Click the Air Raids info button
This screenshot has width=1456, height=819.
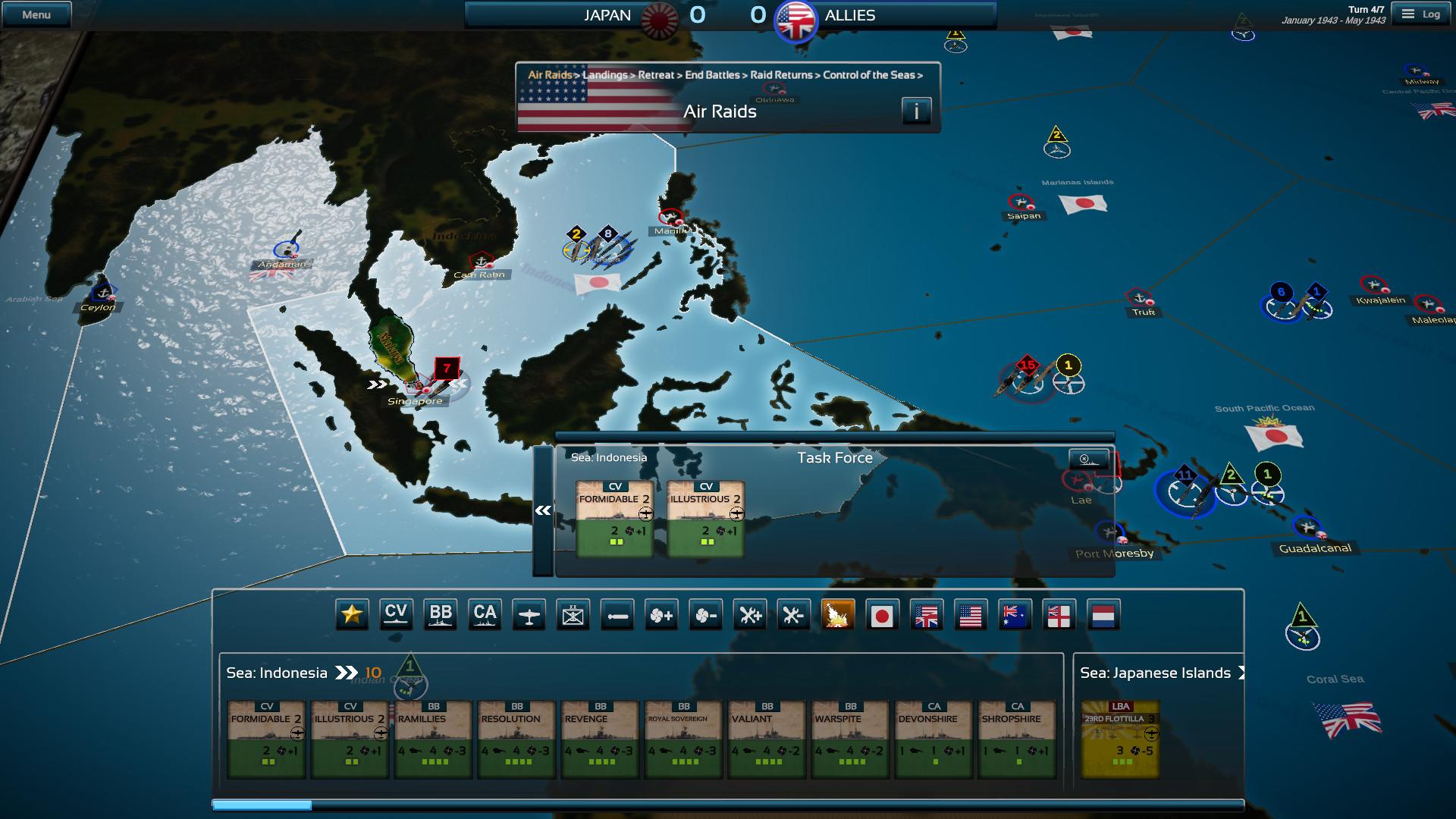916,111
